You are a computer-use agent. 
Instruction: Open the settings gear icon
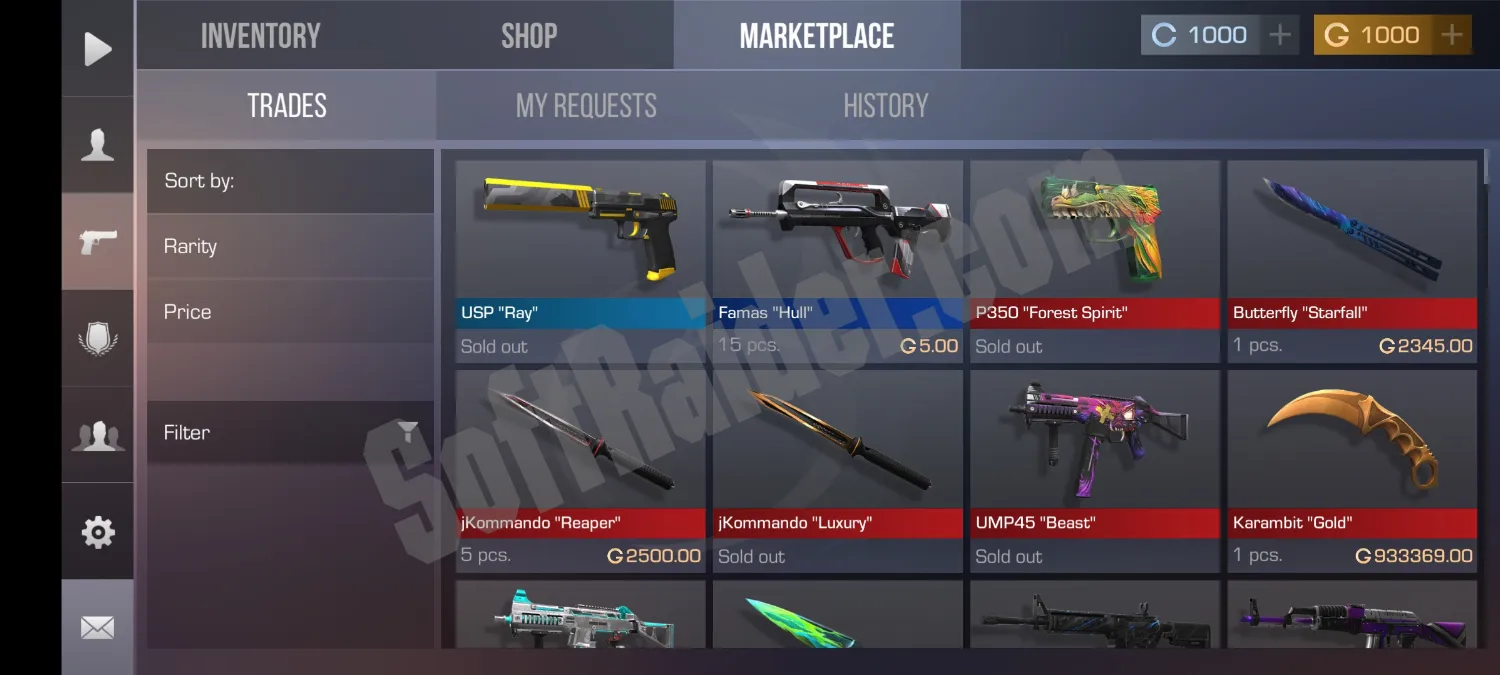tap(97, 531)
